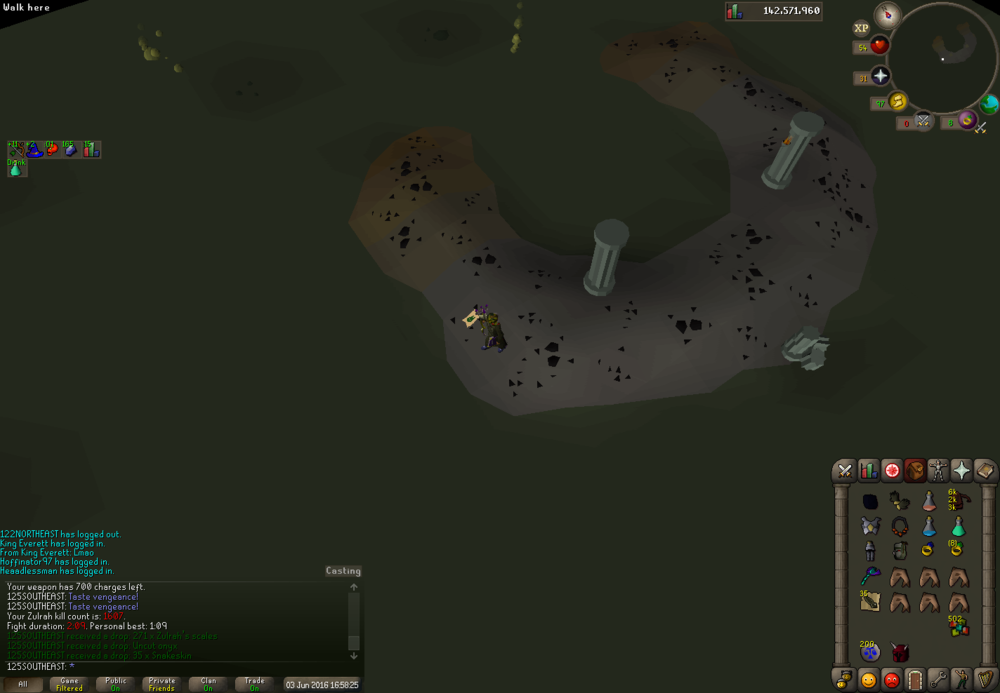Select the stack of 200 runes

click(x=870, y=651)
